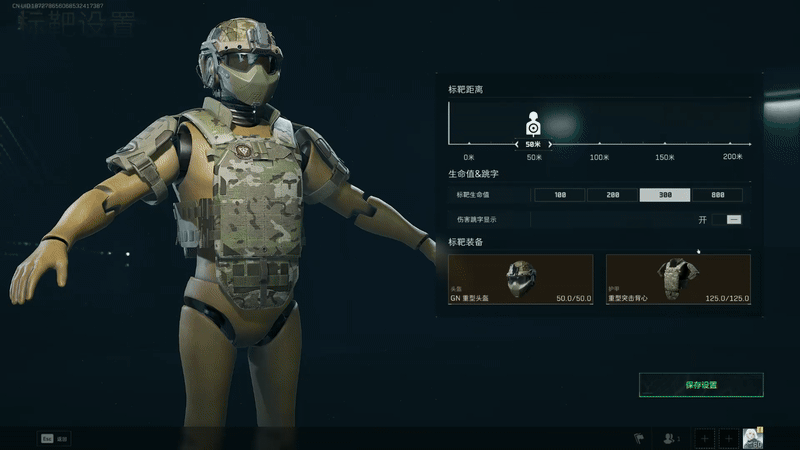Set target health to 200
The image size is (800, 450).
click(613, 195)
